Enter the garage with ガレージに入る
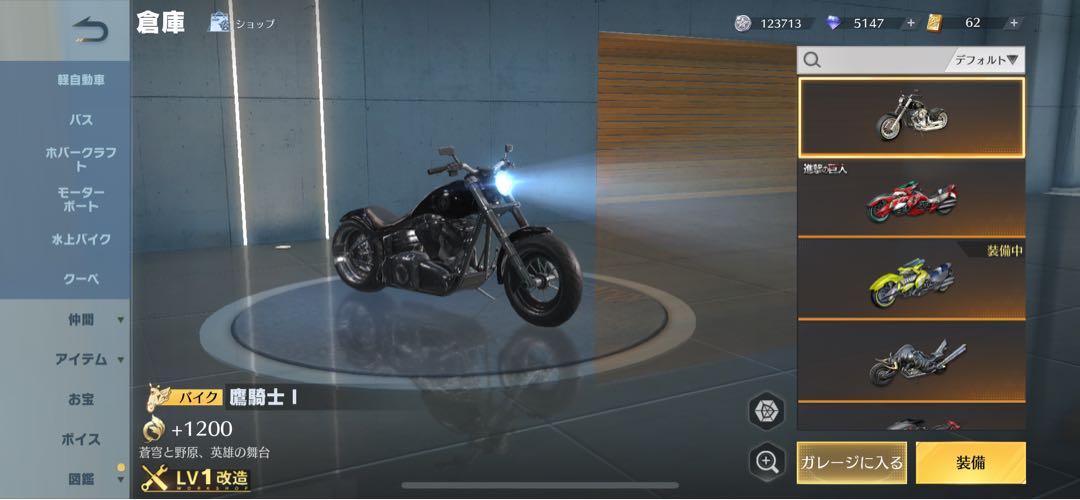Image resolution: width=1080 pixels, height=500 pixels. coord(852,462)
